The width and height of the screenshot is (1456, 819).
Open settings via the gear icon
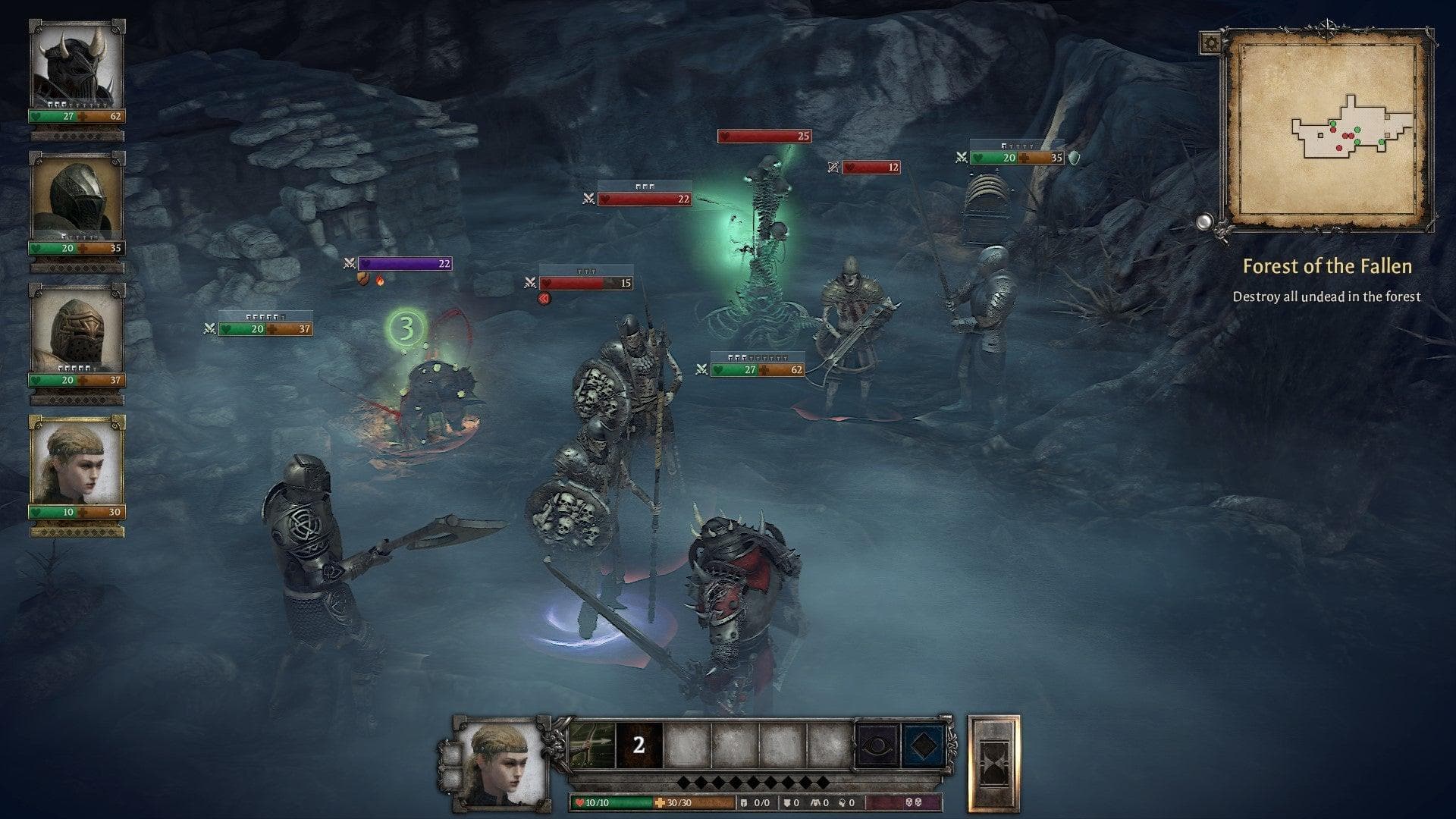click(1210, 42)
